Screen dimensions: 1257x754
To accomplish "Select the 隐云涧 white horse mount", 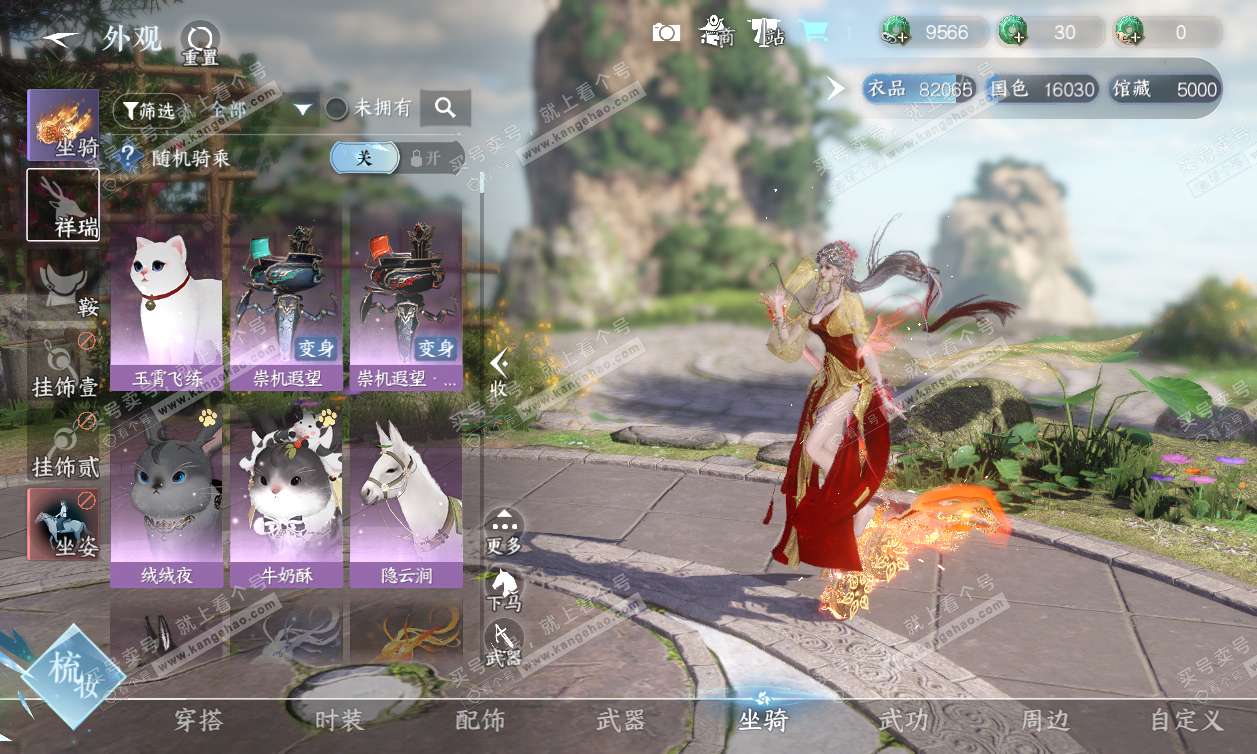I will 406,495.
